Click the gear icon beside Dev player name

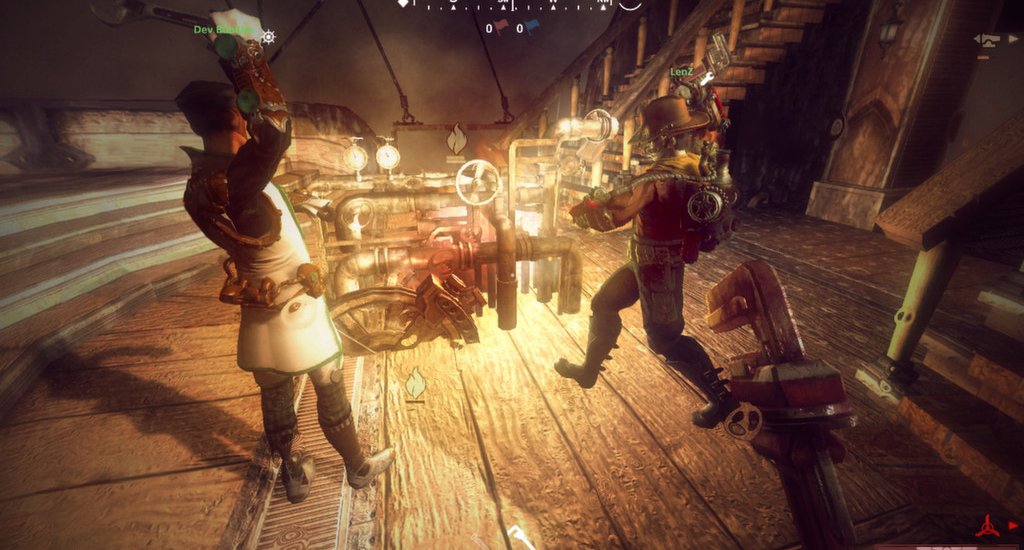point(268,37)
